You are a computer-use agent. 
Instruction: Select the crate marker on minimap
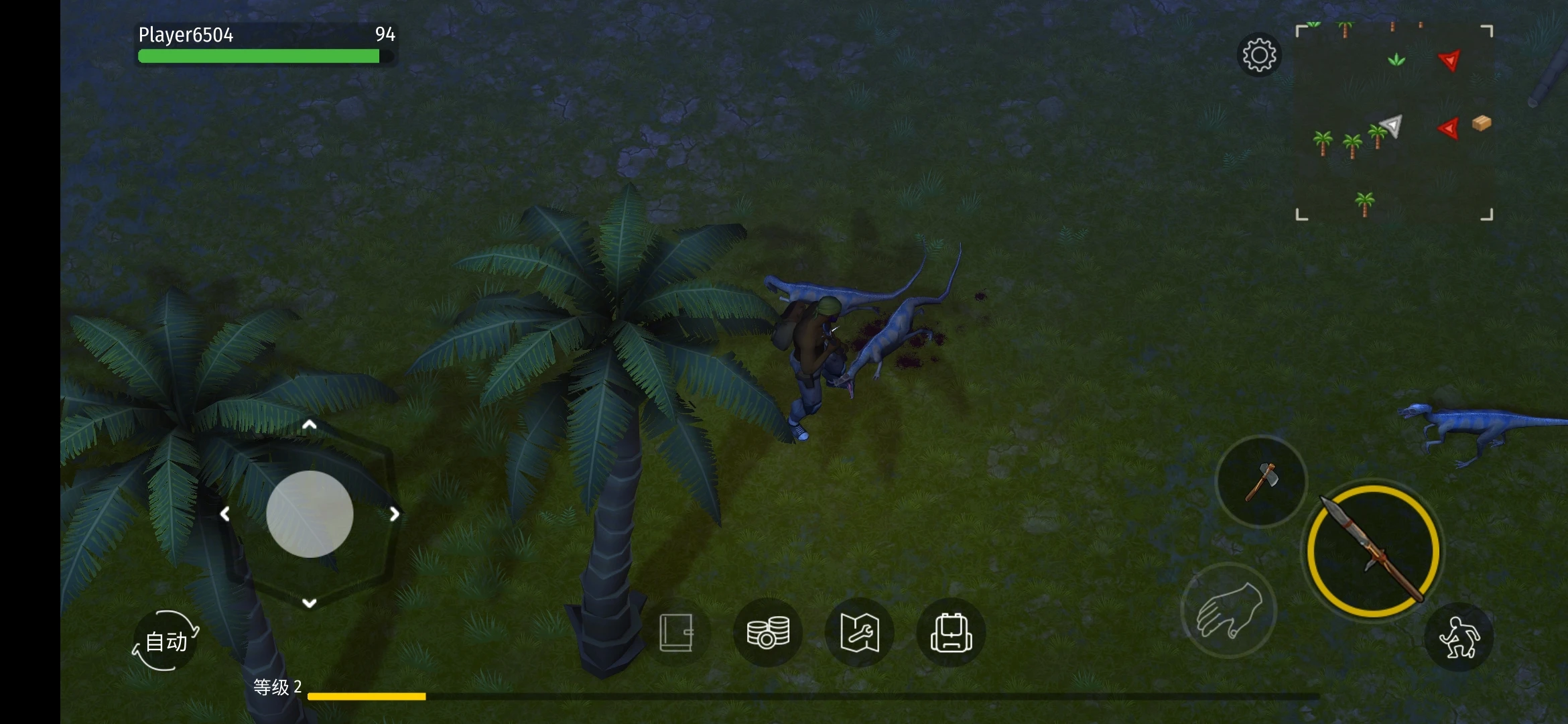coord(1482,123)
